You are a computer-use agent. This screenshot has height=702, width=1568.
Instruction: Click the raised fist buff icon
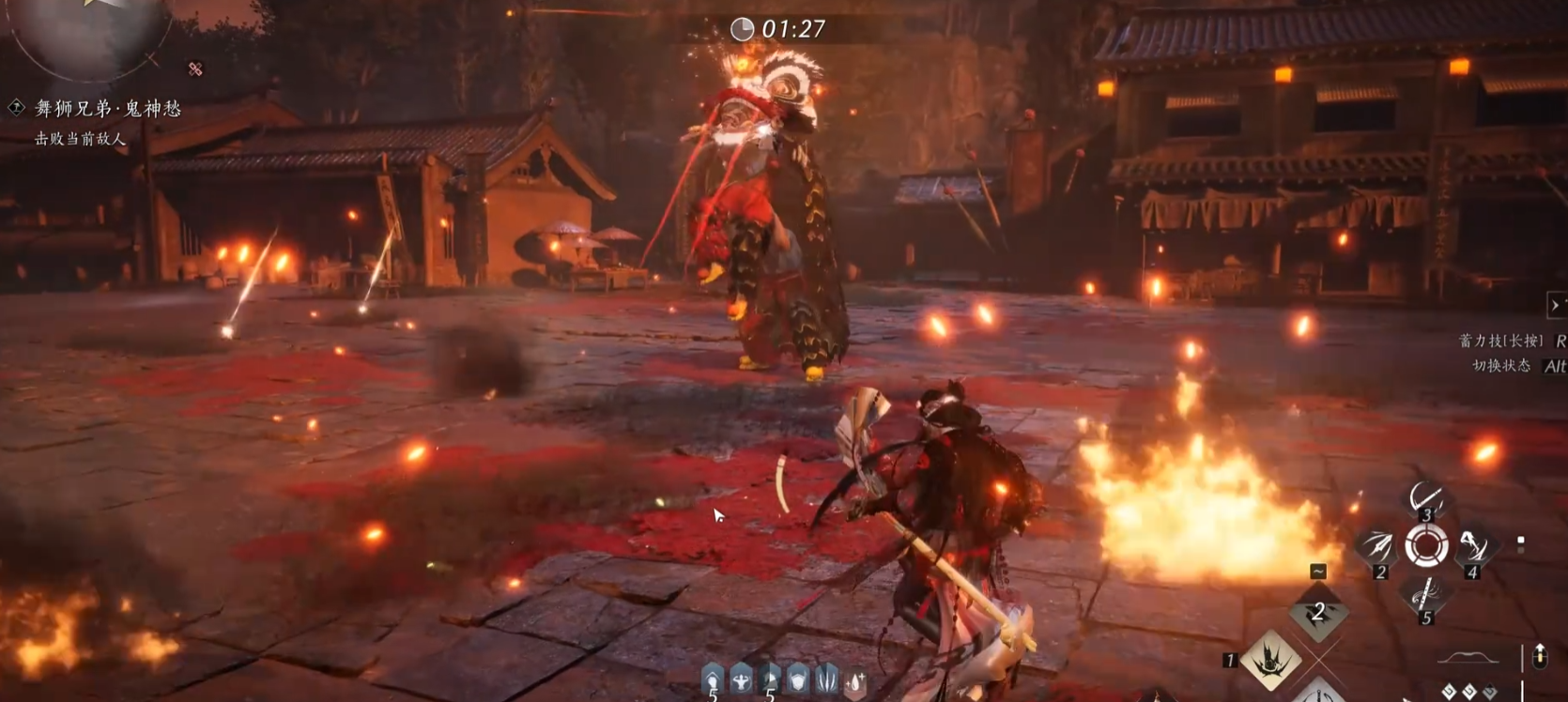(x=714, y=679)
